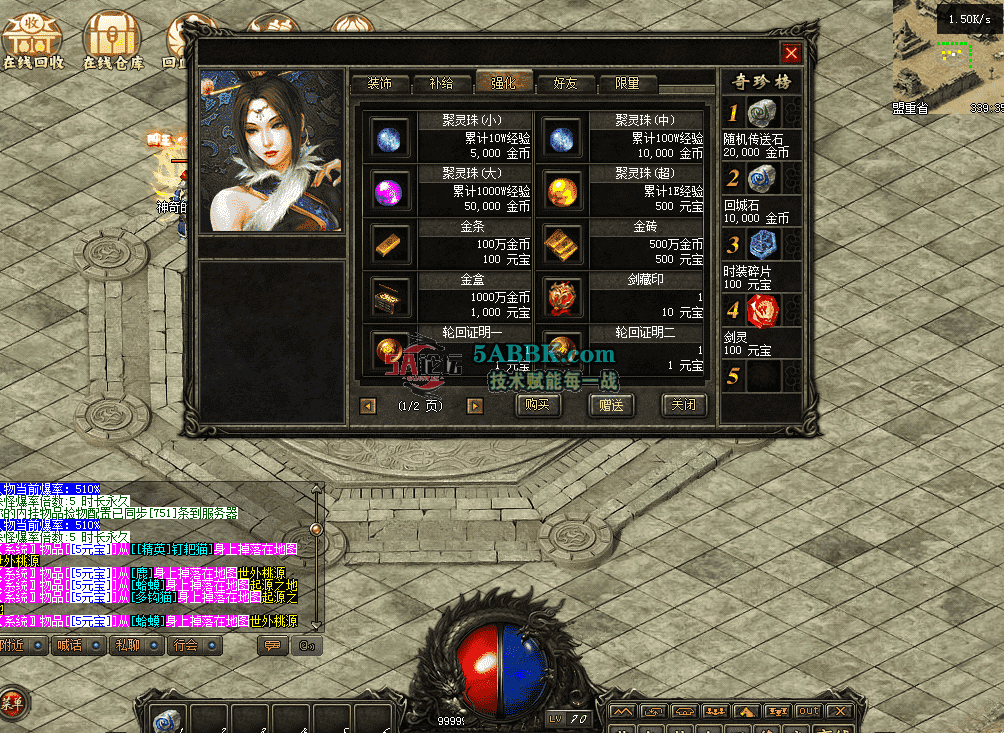Select the 剑藏印 seal item
Viewport: 1004px width, 733px height.
tap(562, 296)
